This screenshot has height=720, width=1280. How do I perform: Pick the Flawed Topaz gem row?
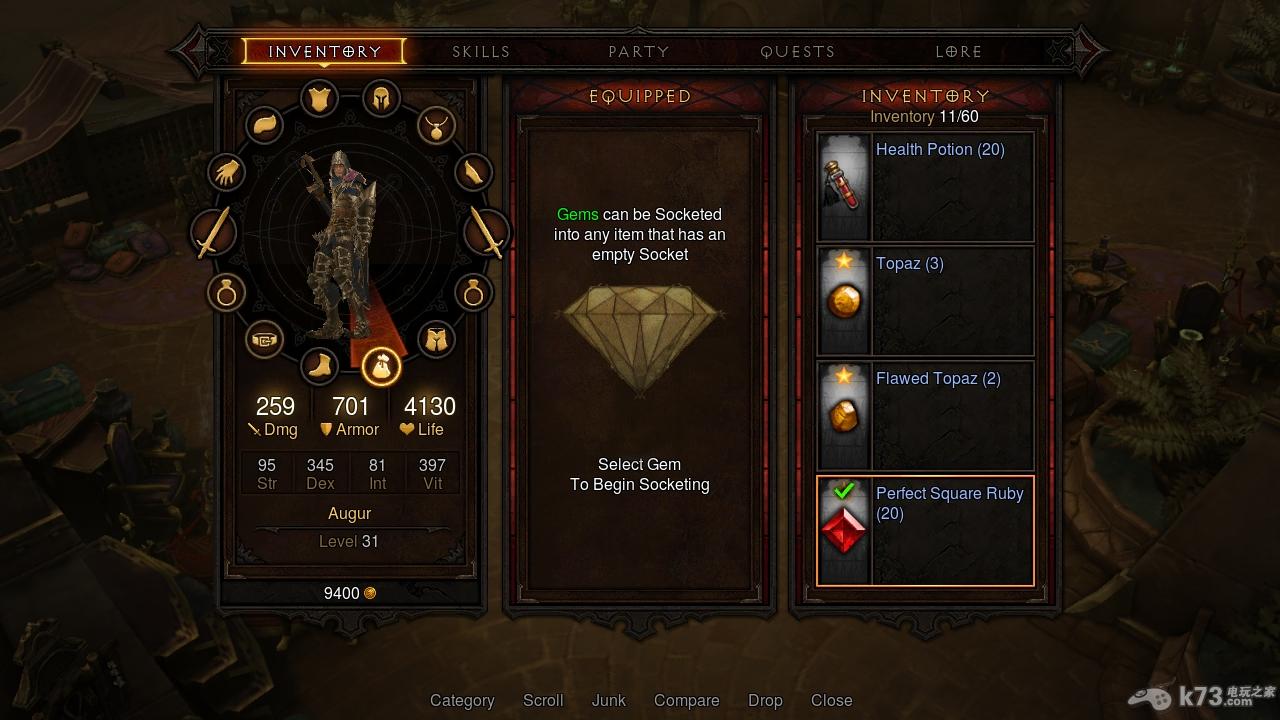click(x=925, y=416)
